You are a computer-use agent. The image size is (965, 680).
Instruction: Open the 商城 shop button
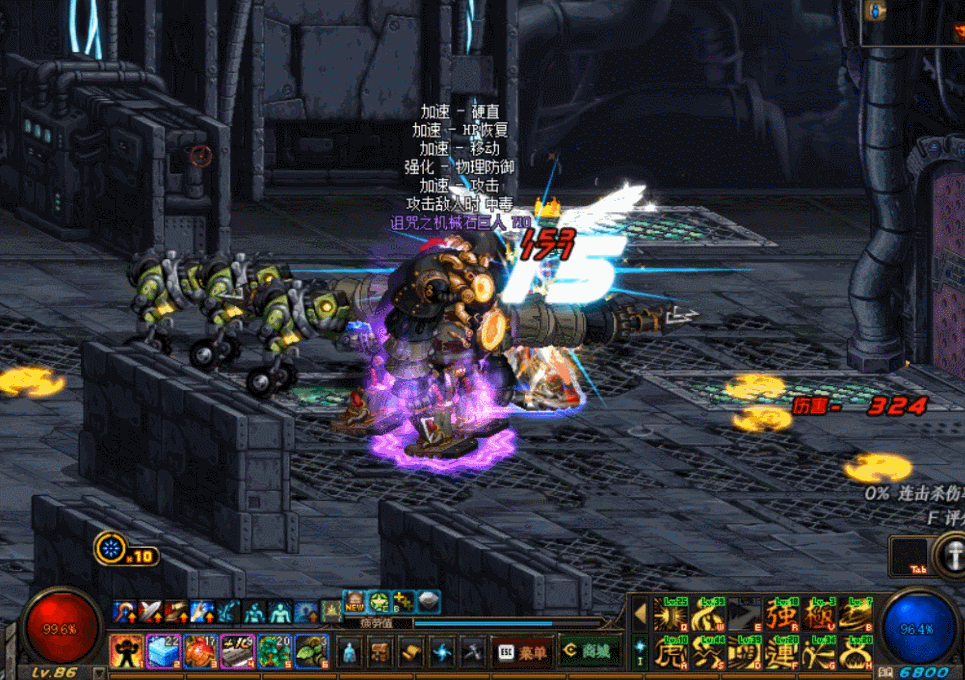pyautogui.click(x=588, y=652)
